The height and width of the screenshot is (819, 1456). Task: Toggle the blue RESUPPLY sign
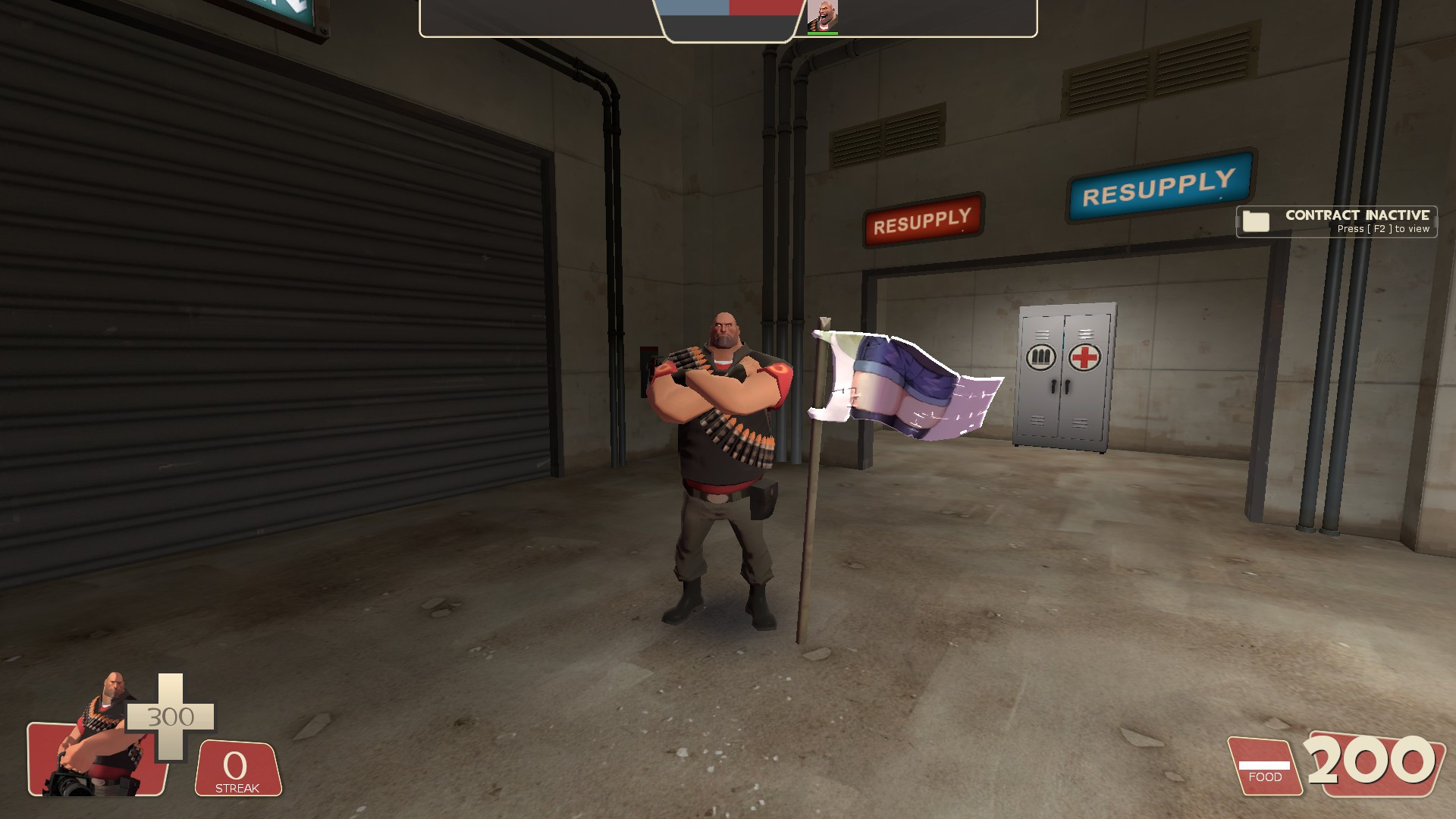[x=1159, y=186]
